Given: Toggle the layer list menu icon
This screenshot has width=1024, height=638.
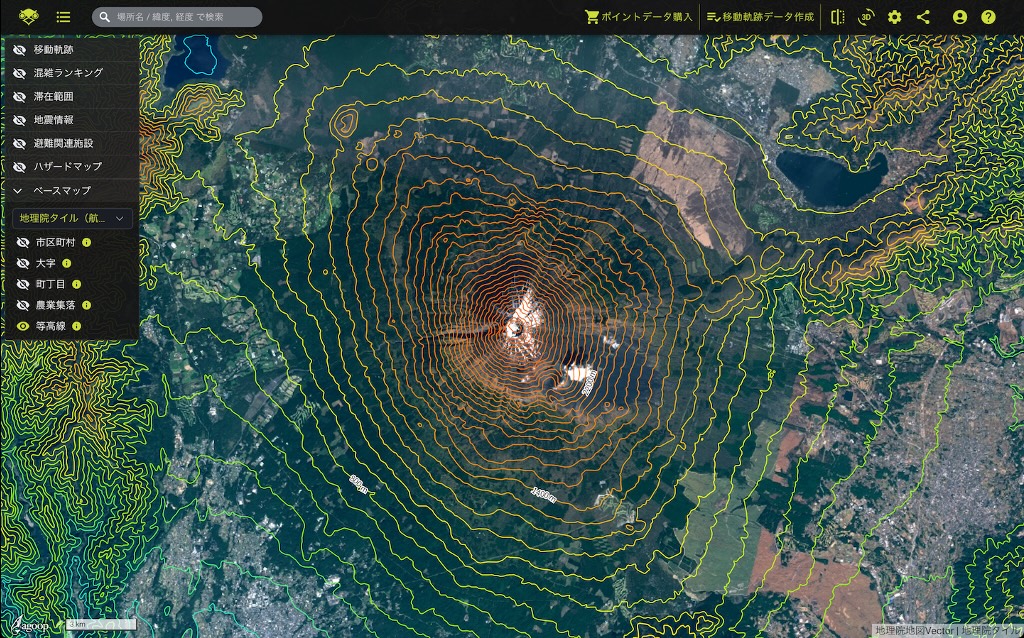Looking at the screenshot, I should click(64, 17).
